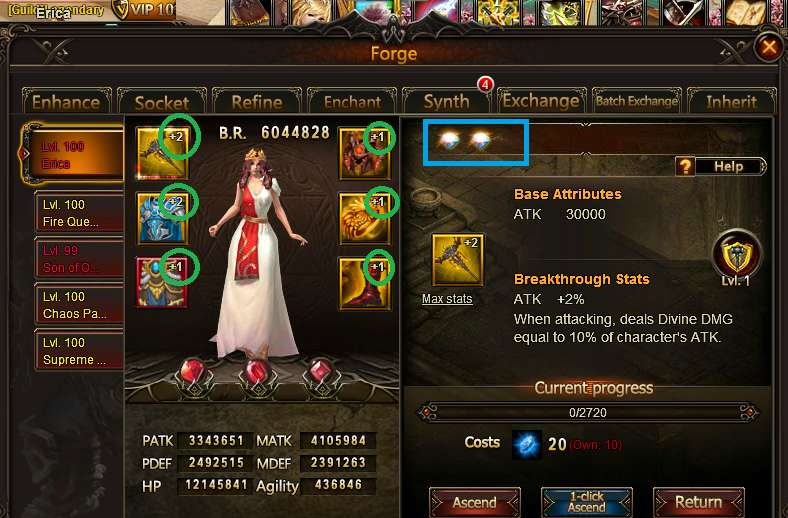Image resolution: width=788 pixels, height=518 pixels.
Task: Select Fire Queen from the hero list
Action: pyautogui.click(x=78, y=212)
